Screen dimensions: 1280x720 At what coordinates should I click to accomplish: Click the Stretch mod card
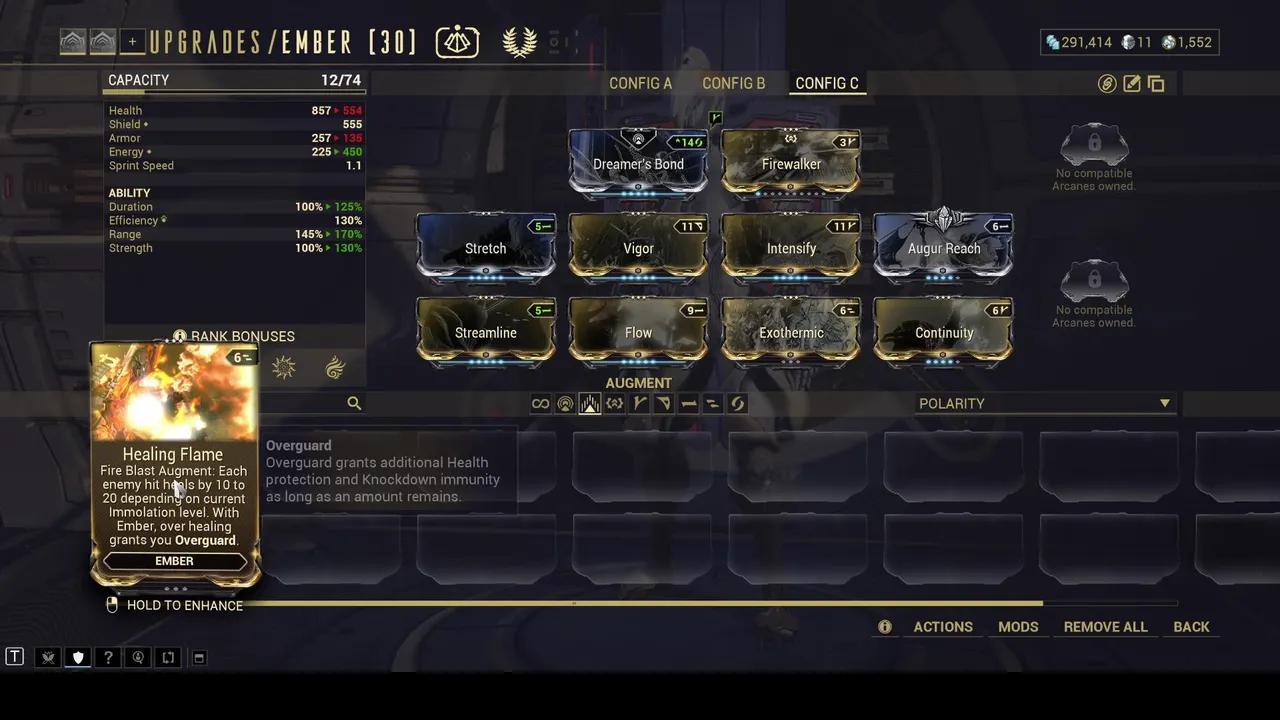point(486,247)
